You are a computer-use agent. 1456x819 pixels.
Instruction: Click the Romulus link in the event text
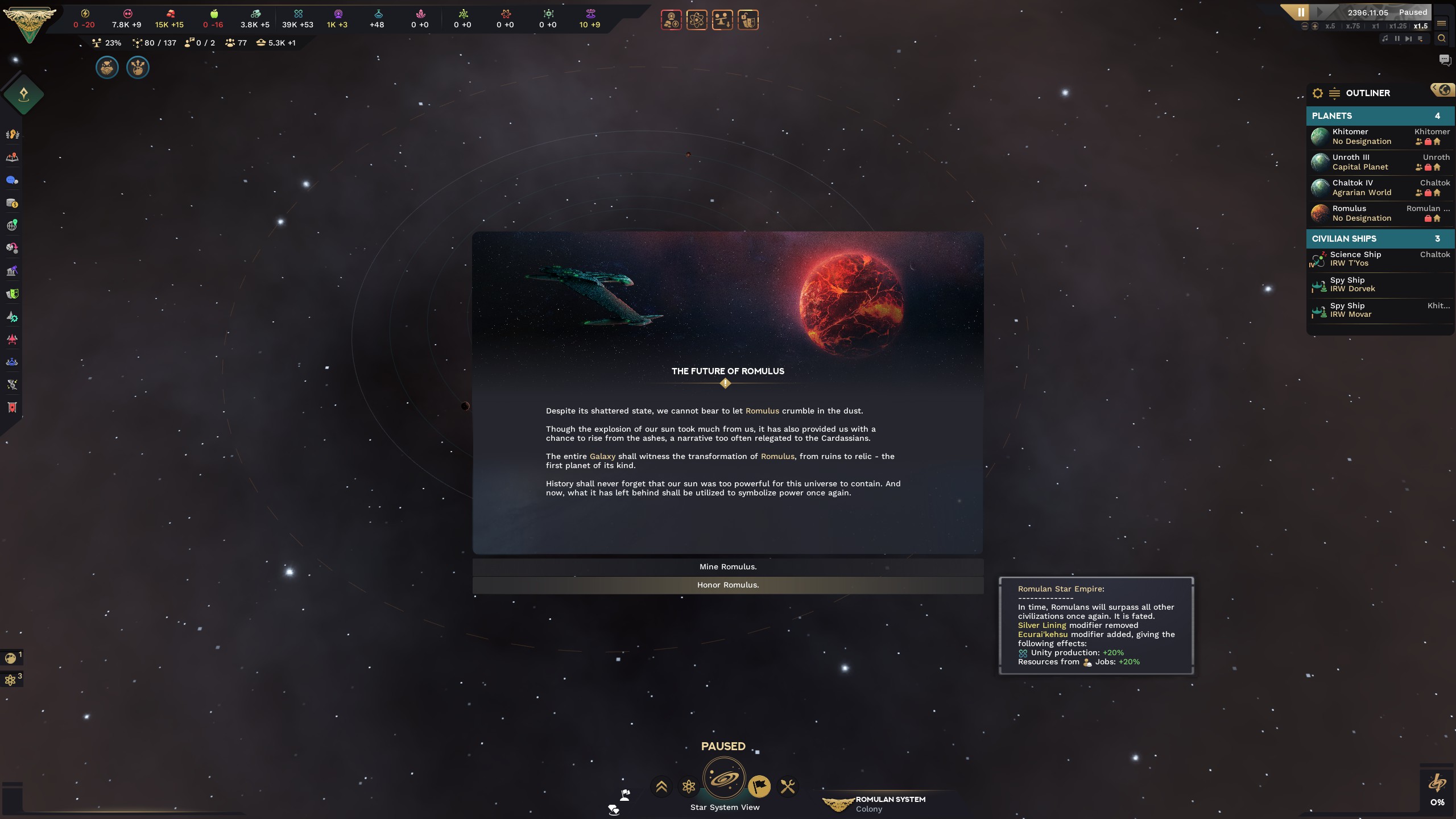(763, 410)
